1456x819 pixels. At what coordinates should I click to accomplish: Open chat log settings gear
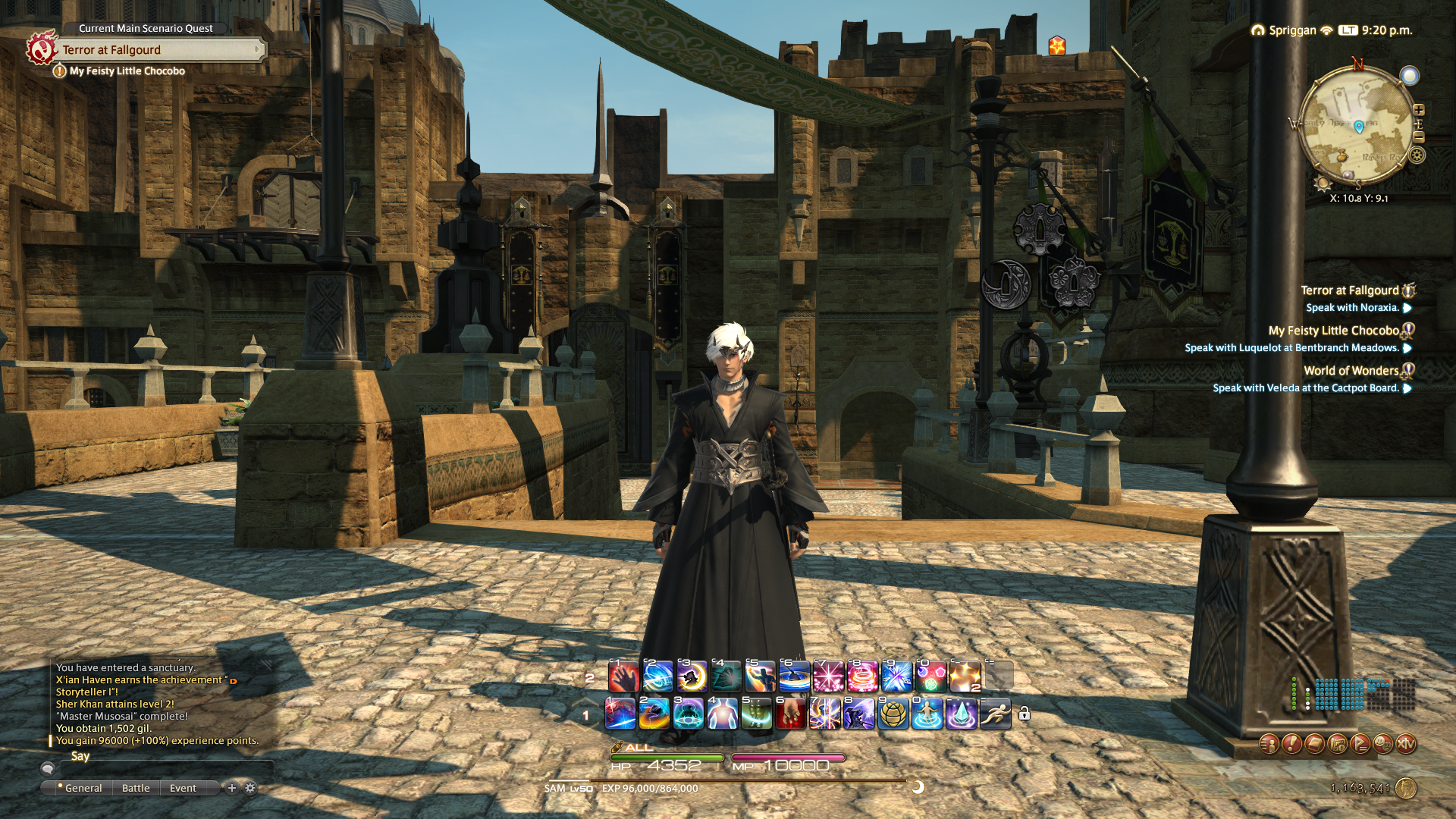[250, 788]
